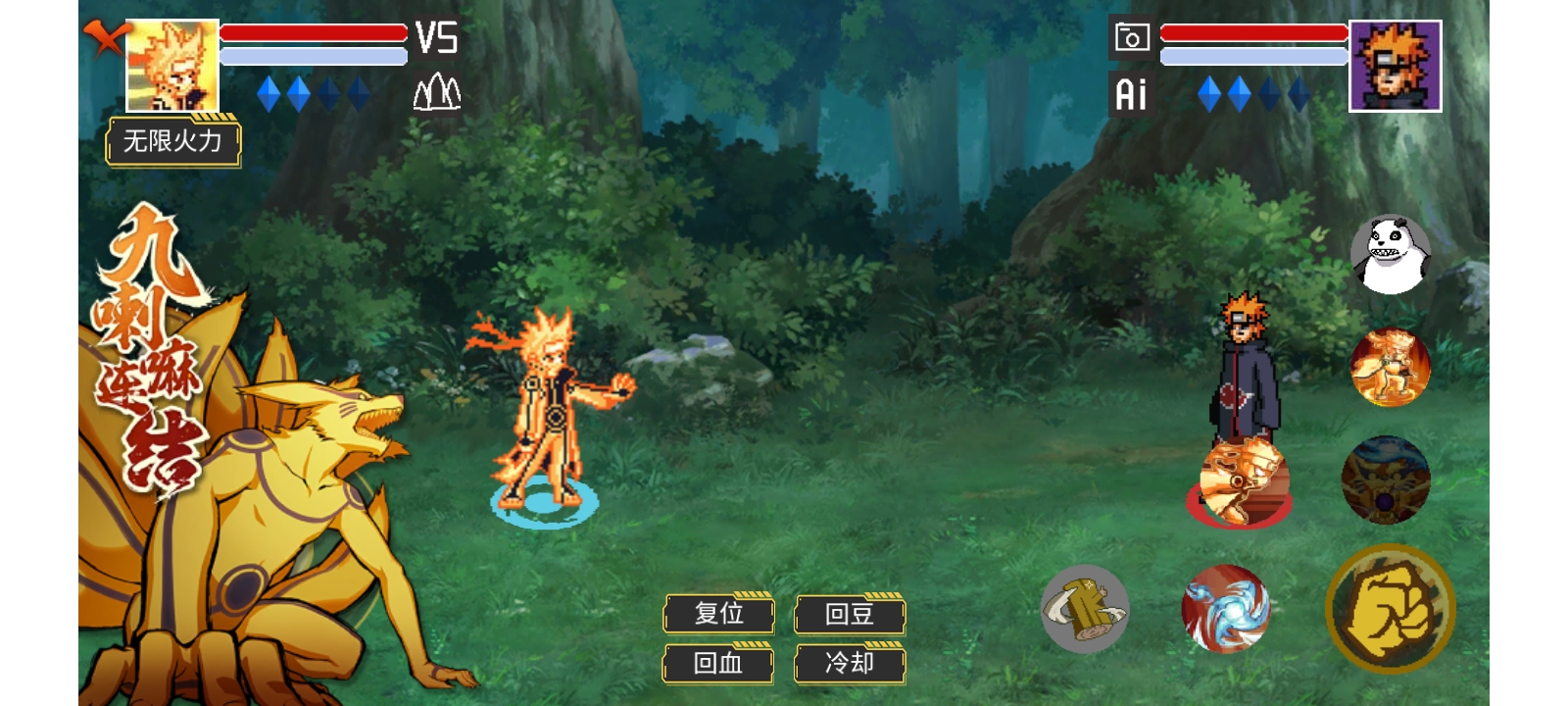
Task: Activate the 冷却 cooldown reset button
Action: pos(849,664)
